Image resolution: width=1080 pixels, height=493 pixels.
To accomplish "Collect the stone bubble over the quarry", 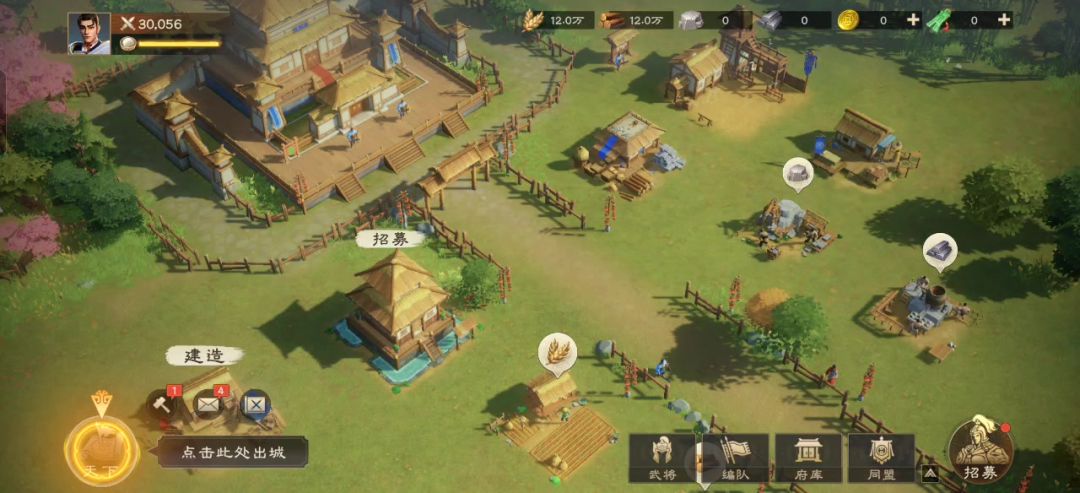I will 797,175.
